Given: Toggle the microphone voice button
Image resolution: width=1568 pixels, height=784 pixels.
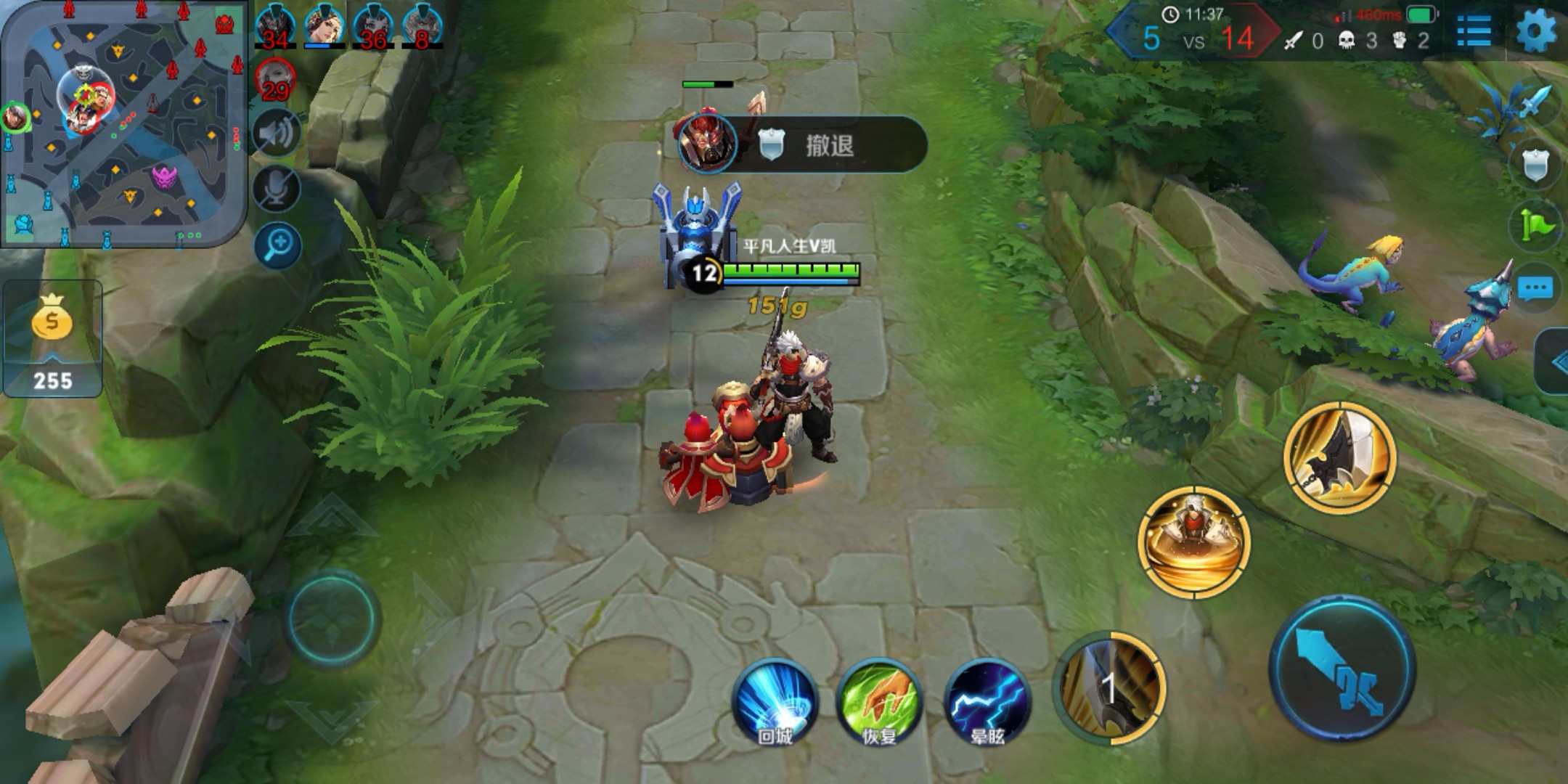Looking at the screenshot, I should (277, 189).
